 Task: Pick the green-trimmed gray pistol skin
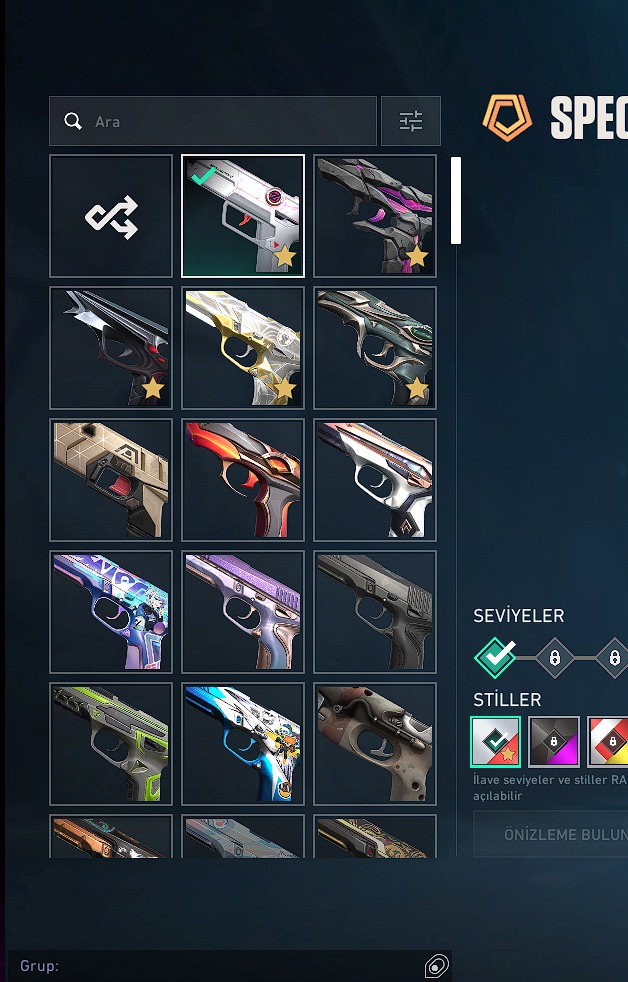pyautogui.click(x=111, y=744)
